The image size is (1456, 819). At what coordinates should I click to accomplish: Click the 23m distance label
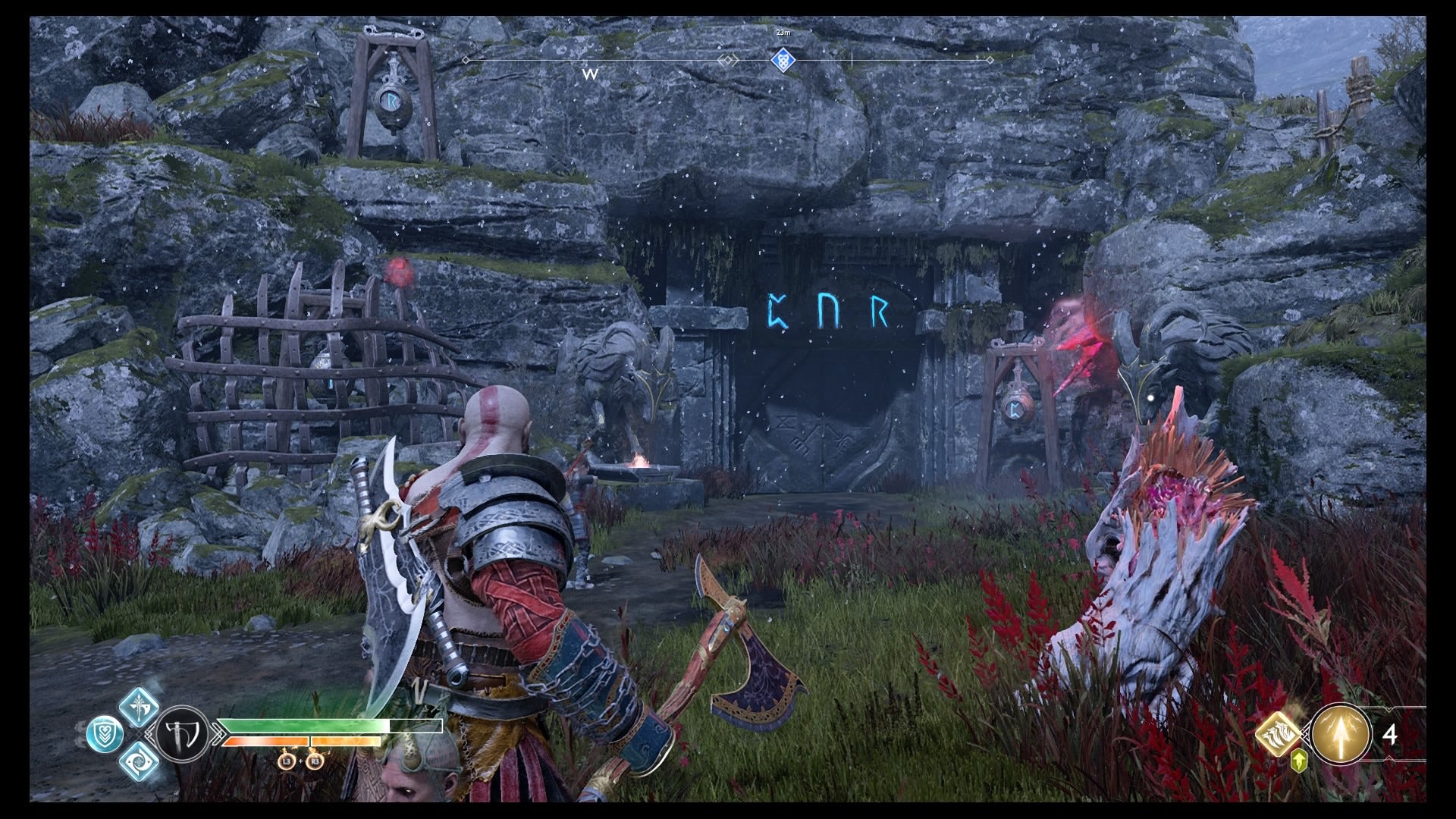point(783,32)
